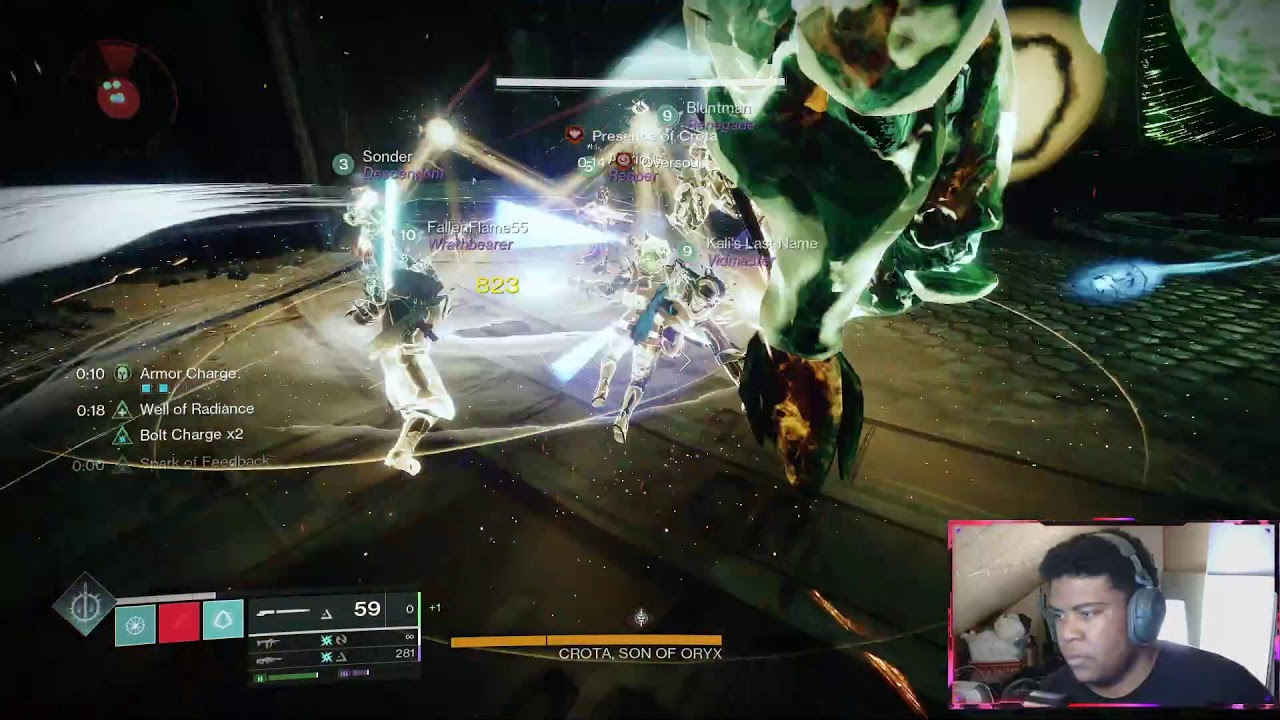The height and width of the screenshot is (720, 1280).
Task: Click the Bolt Charge x2 buff icon
Action: (x=123, y=435)
